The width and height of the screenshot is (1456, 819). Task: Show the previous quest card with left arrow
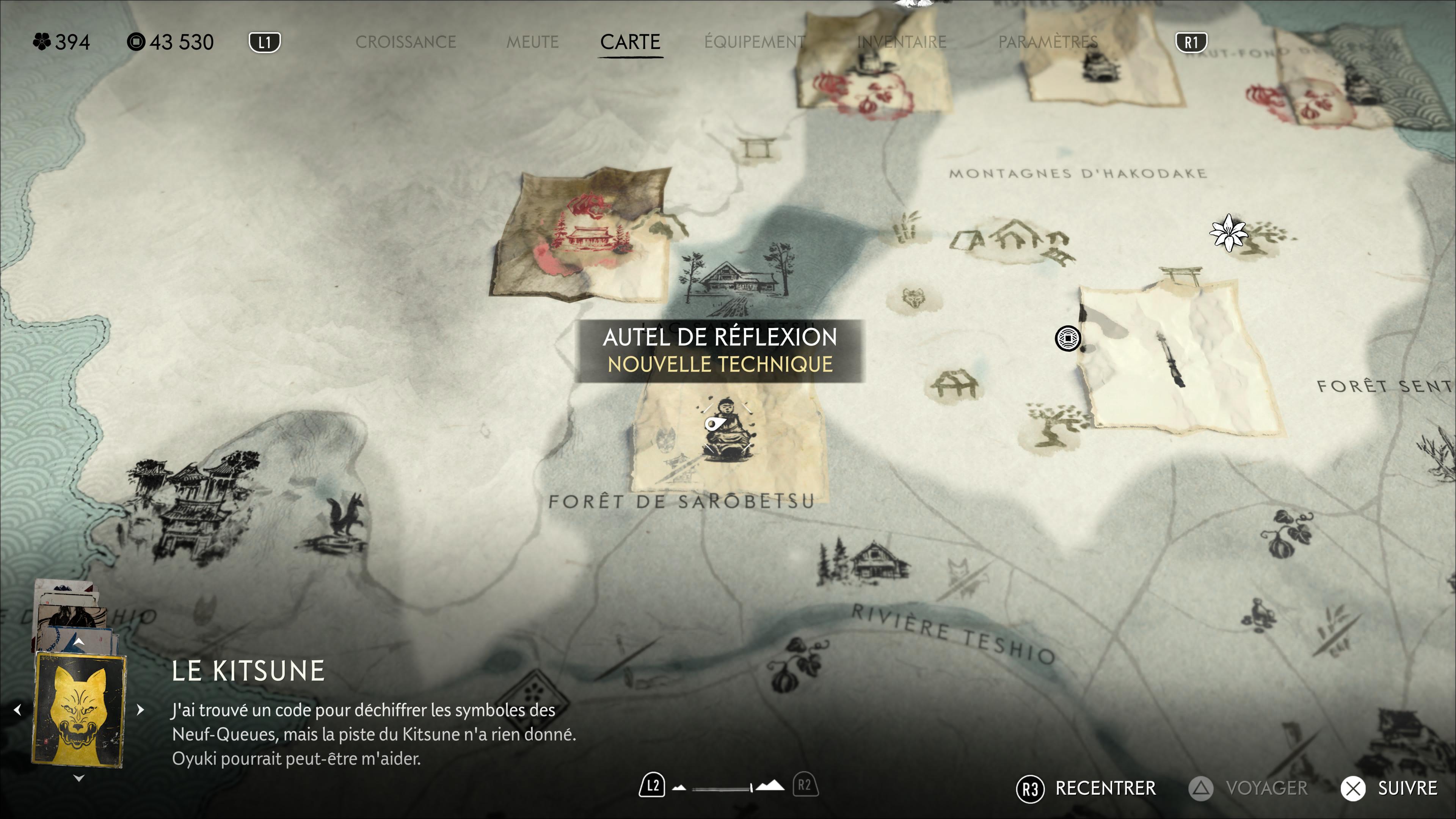pos(17,710)
